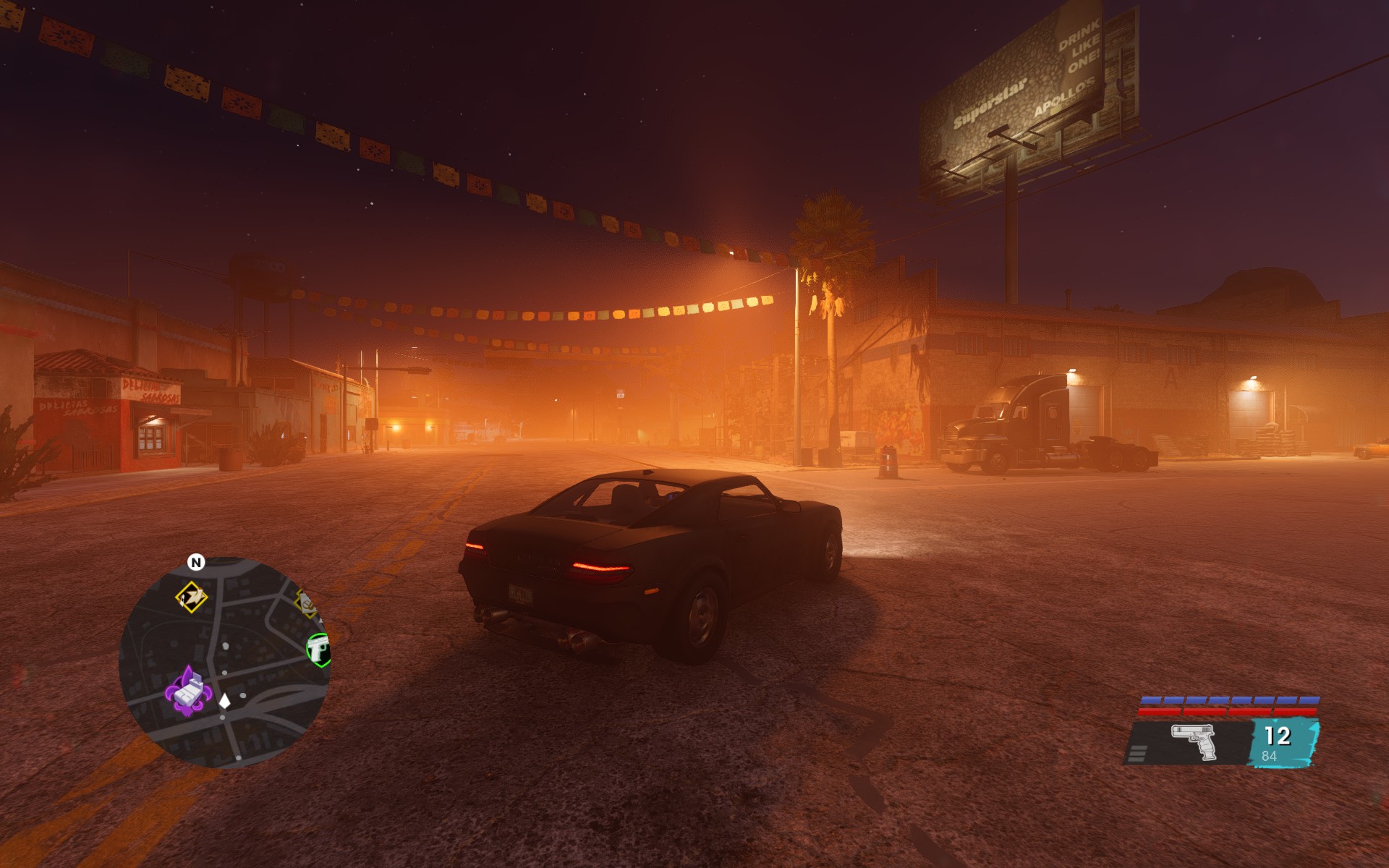Select the equipped pistol weapon icon
The image size is (1389, 868).
point(1194,741)
